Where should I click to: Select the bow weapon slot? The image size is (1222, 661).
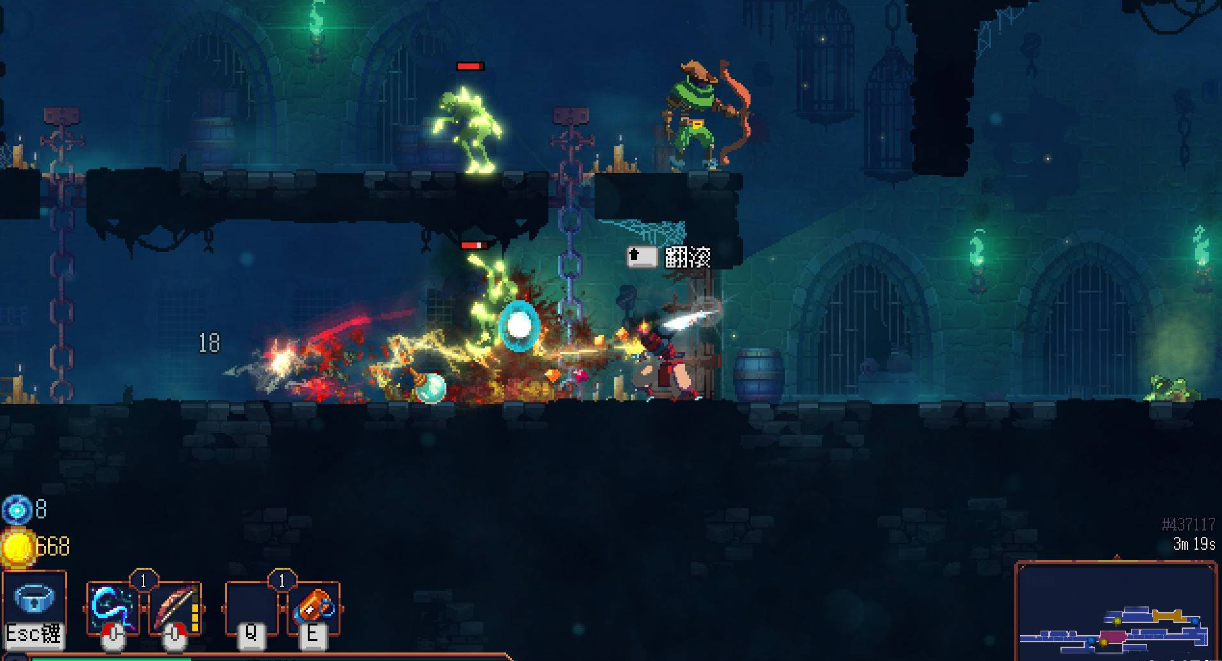[x=175, y=608]
